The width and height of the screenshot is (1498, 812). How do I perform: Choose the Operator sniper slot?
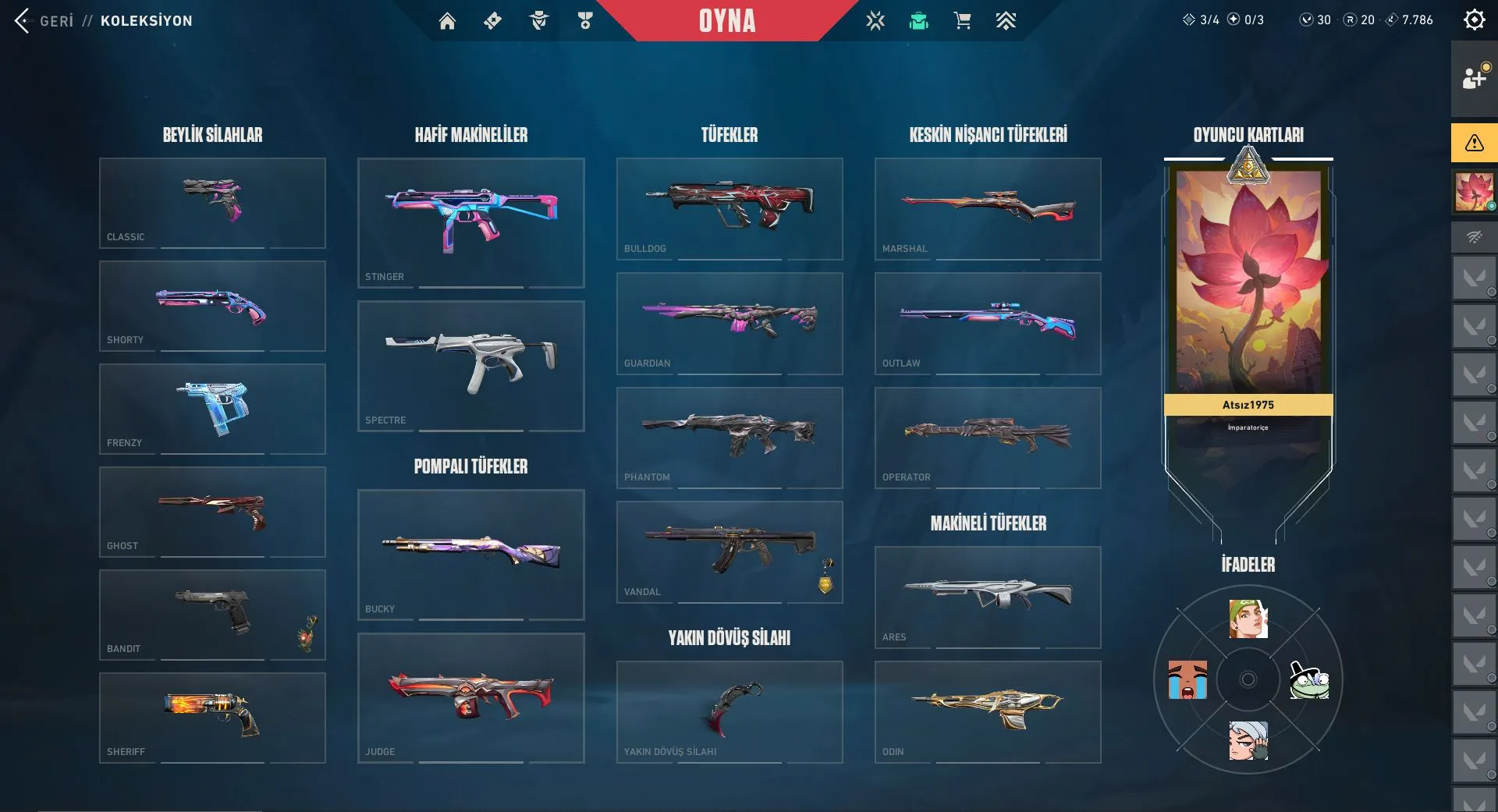(988, 437)
